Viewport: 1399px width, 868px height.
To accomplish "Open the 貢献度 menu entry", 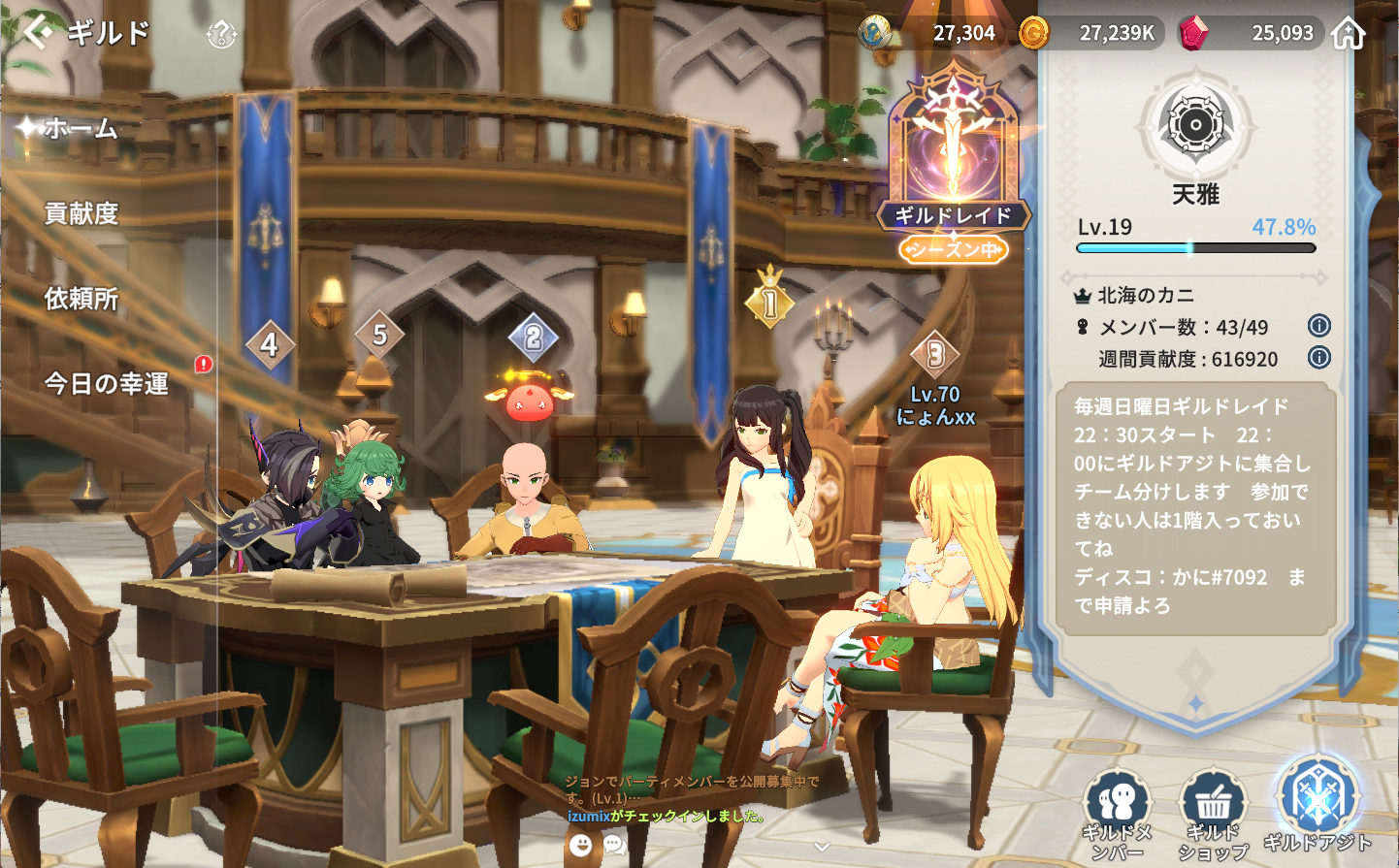I will point(81,213).
